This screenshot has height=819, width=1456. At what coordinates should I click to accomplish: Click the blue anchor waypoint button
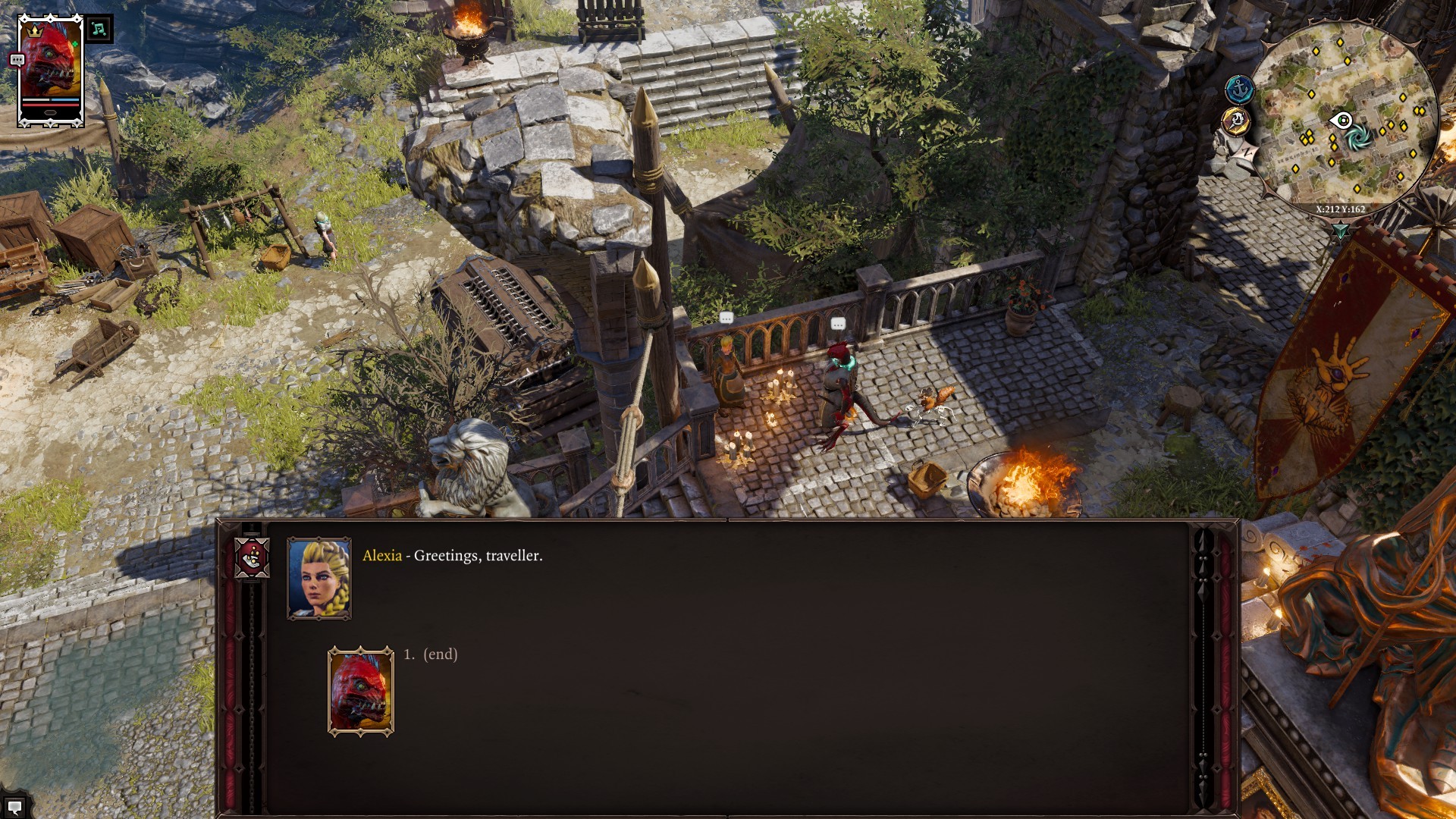(x=1239, y=90)
